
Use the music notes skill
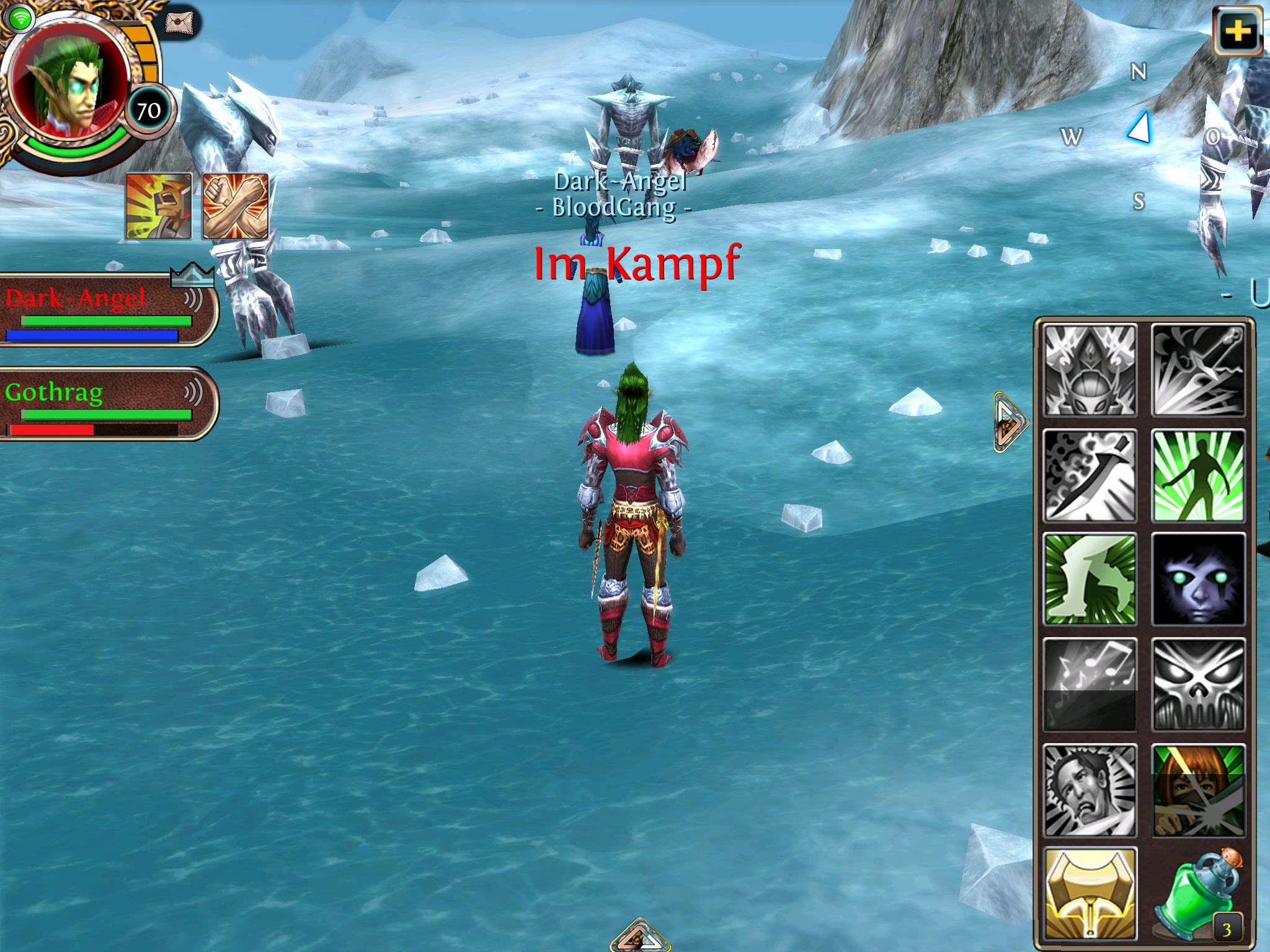(x=1090, y=684)
